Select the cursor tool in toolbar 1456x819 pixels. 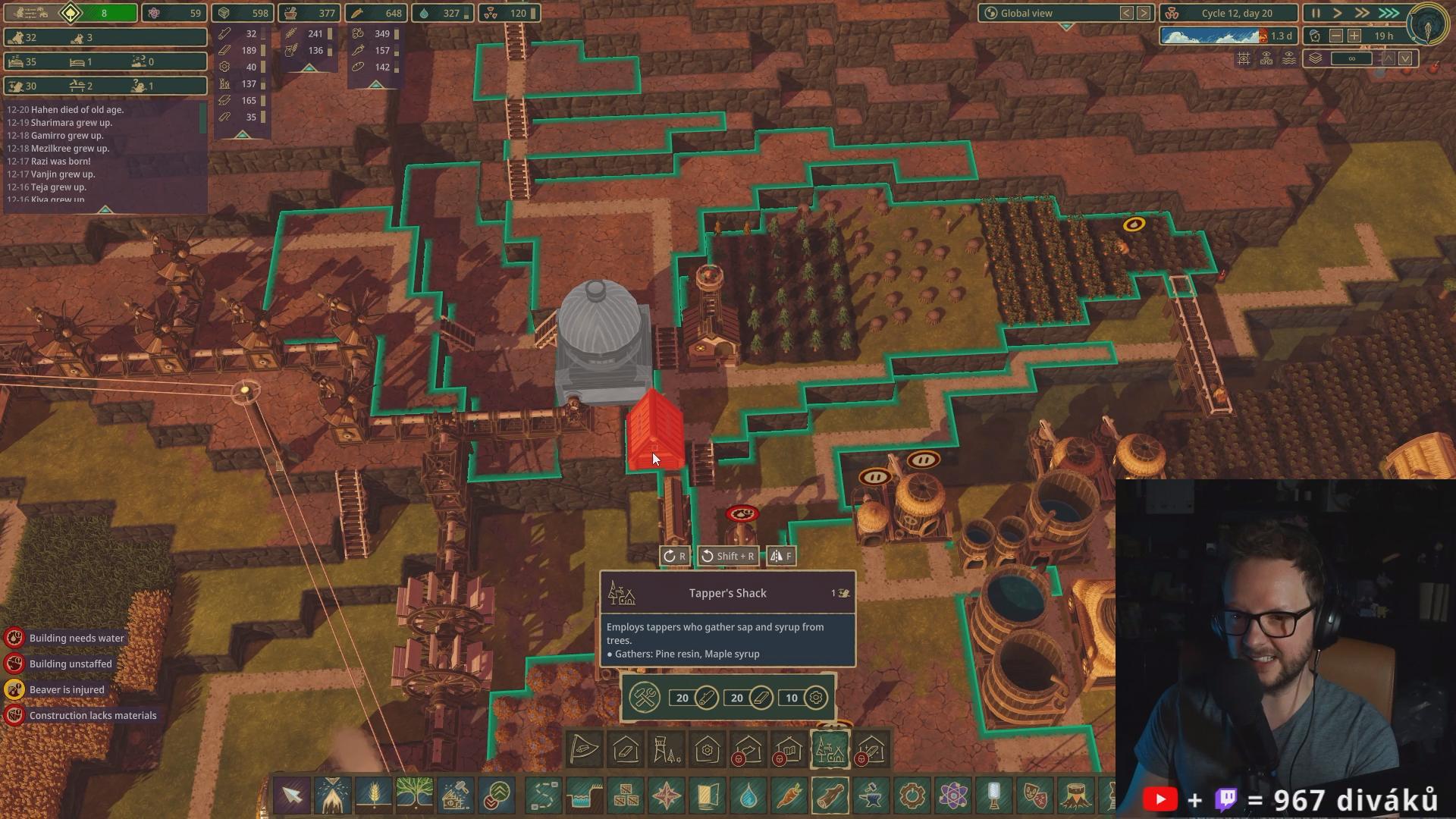(x=292, y=795)
